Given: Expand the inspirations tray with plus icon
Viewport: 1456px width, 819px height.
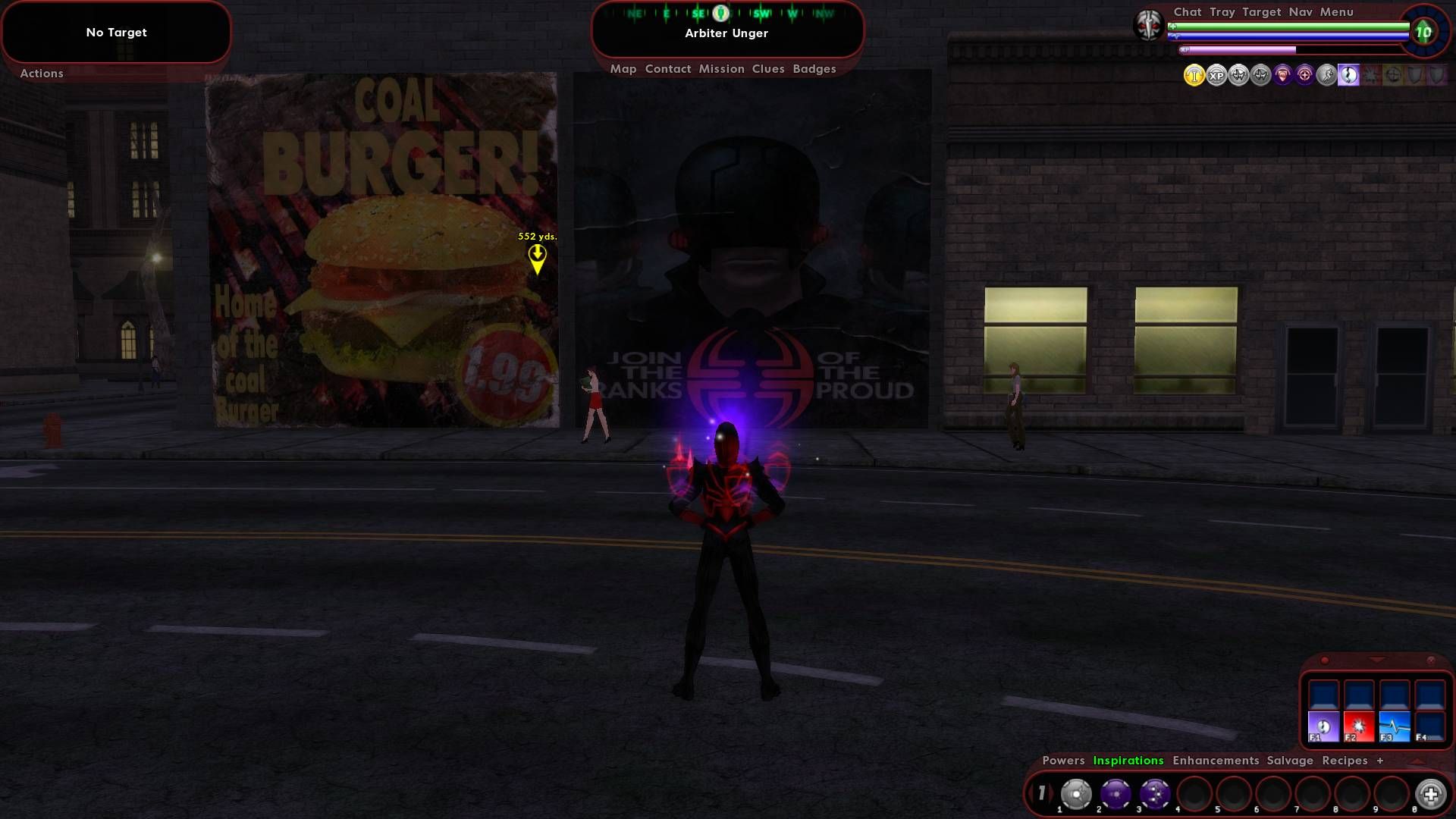Looking at the screenshot, I should [x=1430, y=793].
